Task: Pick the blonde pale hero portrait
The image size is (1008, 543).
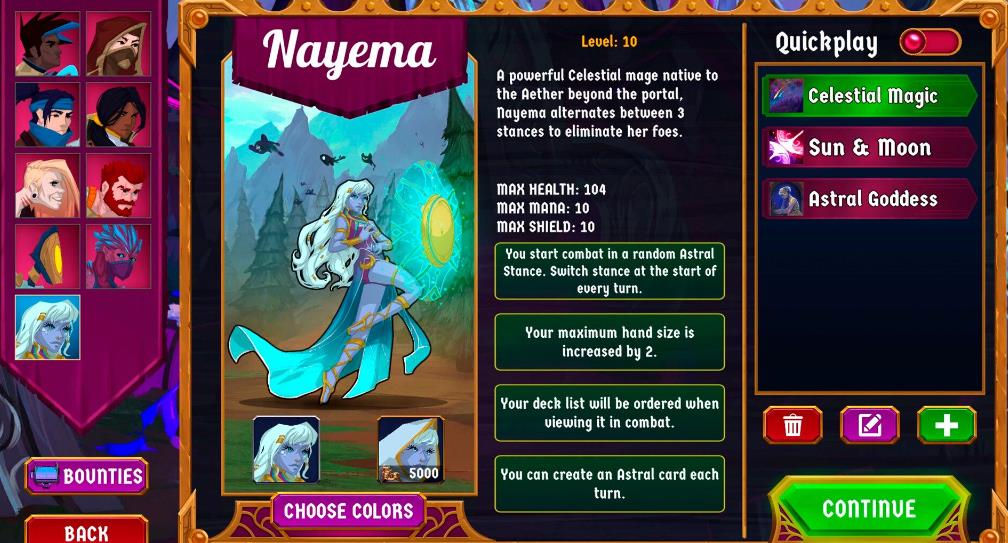Action: click(x=47, y=186)
